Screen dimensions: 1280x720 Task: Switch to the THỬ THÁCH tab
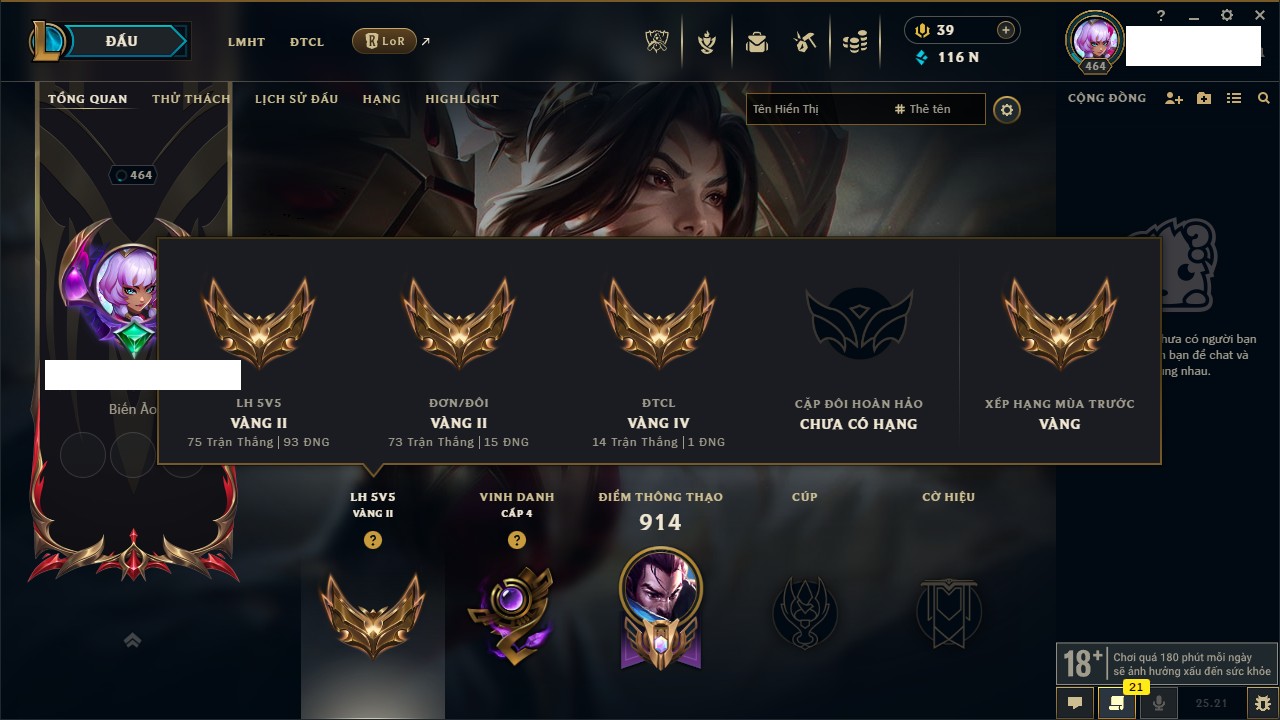[x=191, y=99]
